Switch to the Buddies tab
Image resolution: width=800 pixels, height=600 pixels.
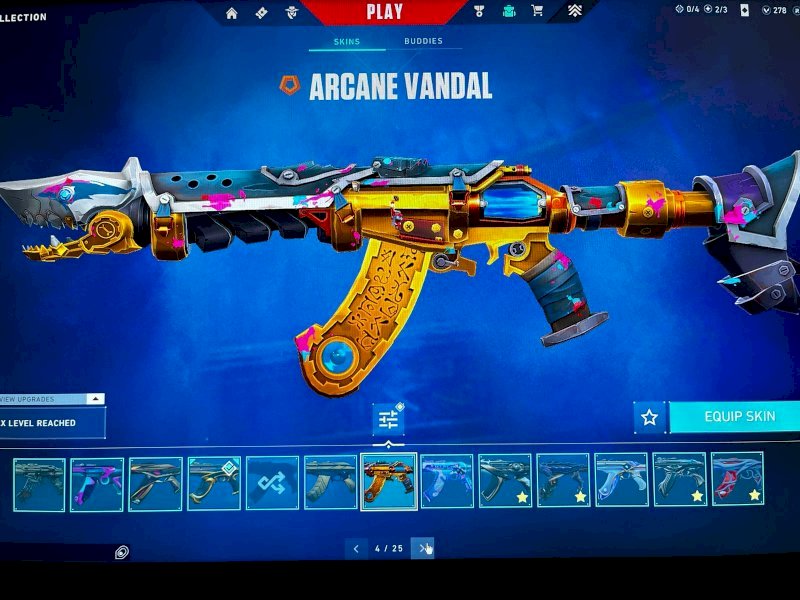point(423,42)
